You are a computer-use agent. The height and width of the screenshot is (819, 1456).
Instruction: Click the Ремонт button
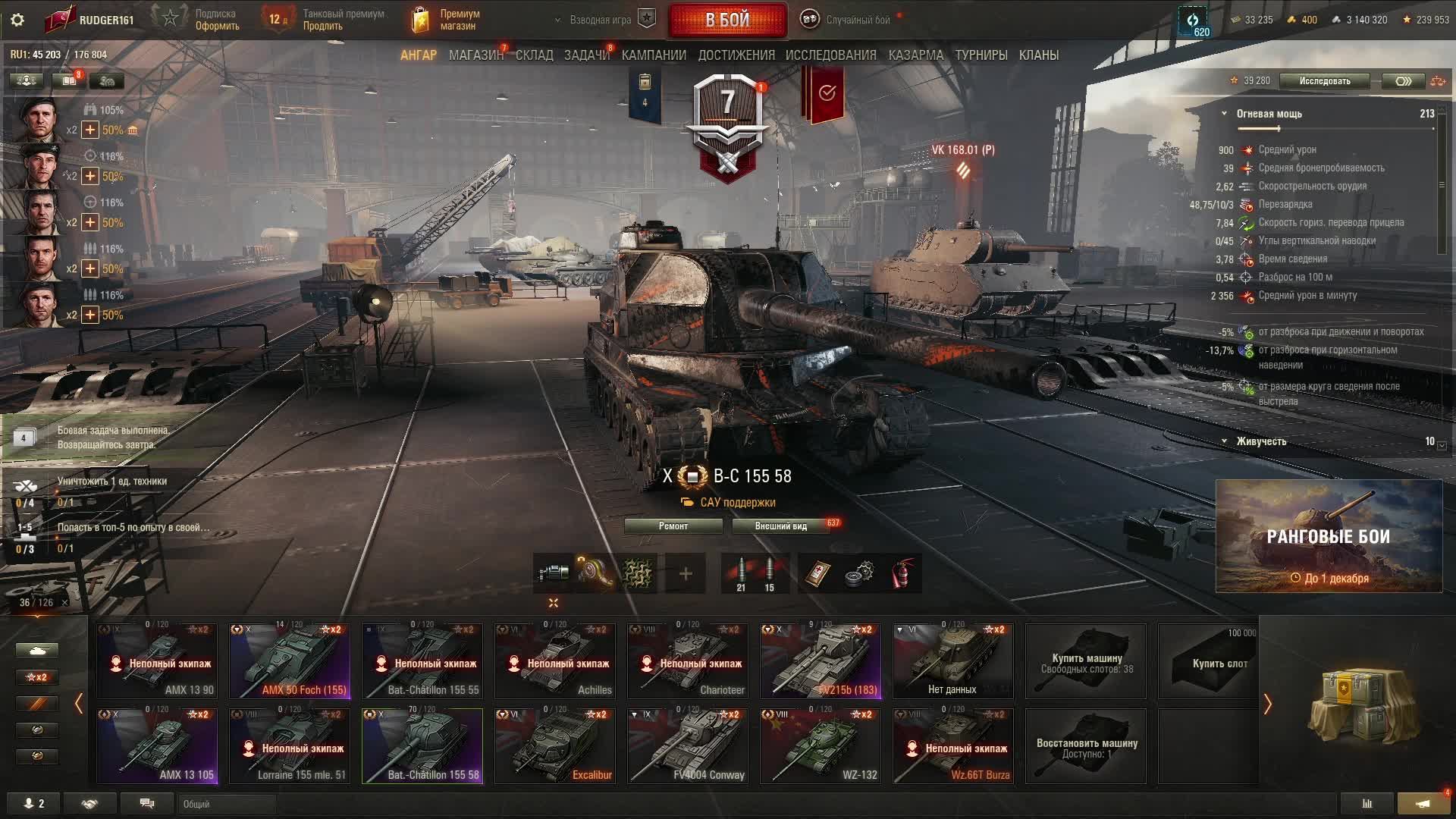673,526
